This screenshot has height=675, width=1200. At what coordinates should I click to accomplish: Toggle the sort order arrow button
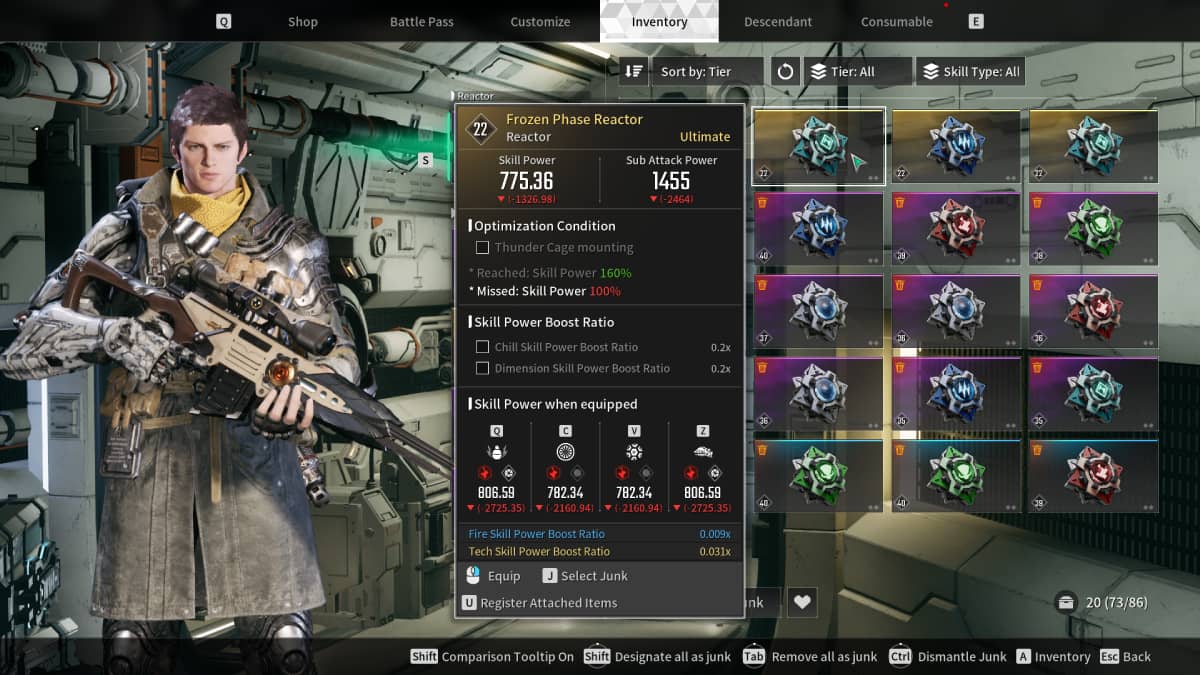click(634, 72)
